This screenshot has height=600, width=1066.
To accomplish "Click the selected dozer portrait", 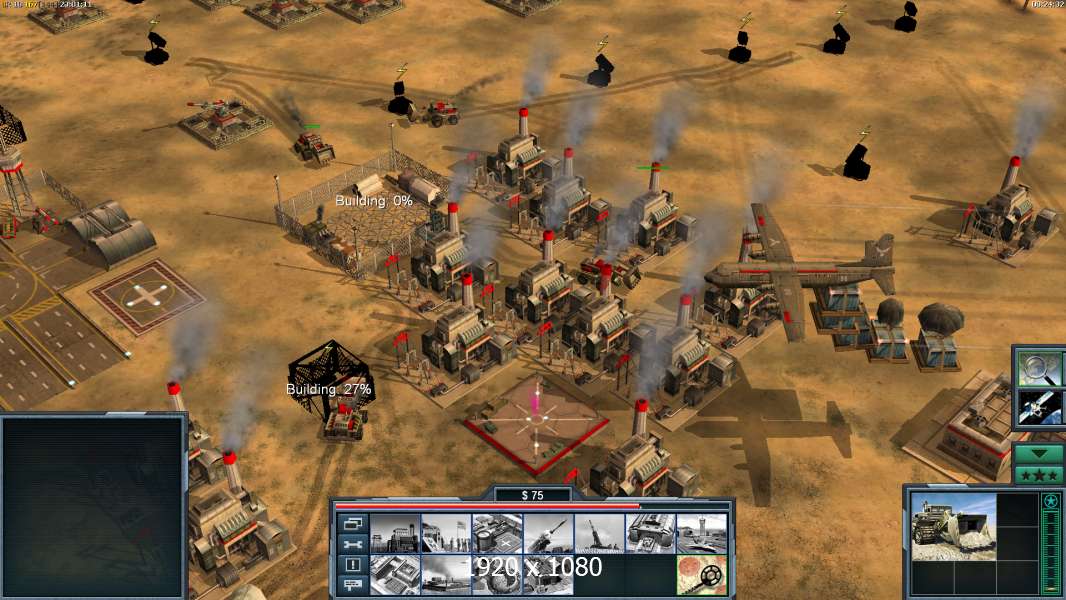I will pos(952,526).
